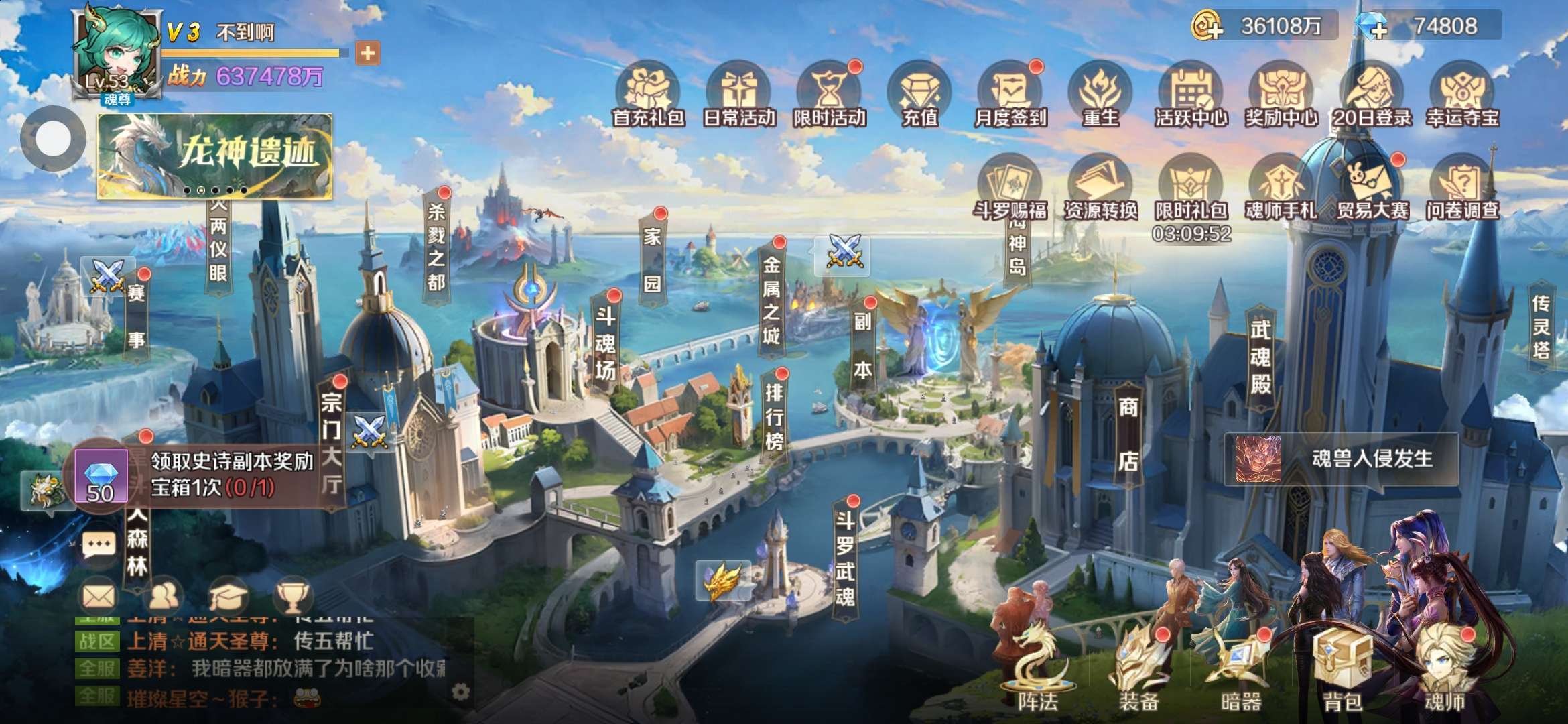Screen dimensions: 1568x724
Task: Open chat settings gear icon
Action: pos(461,691)
